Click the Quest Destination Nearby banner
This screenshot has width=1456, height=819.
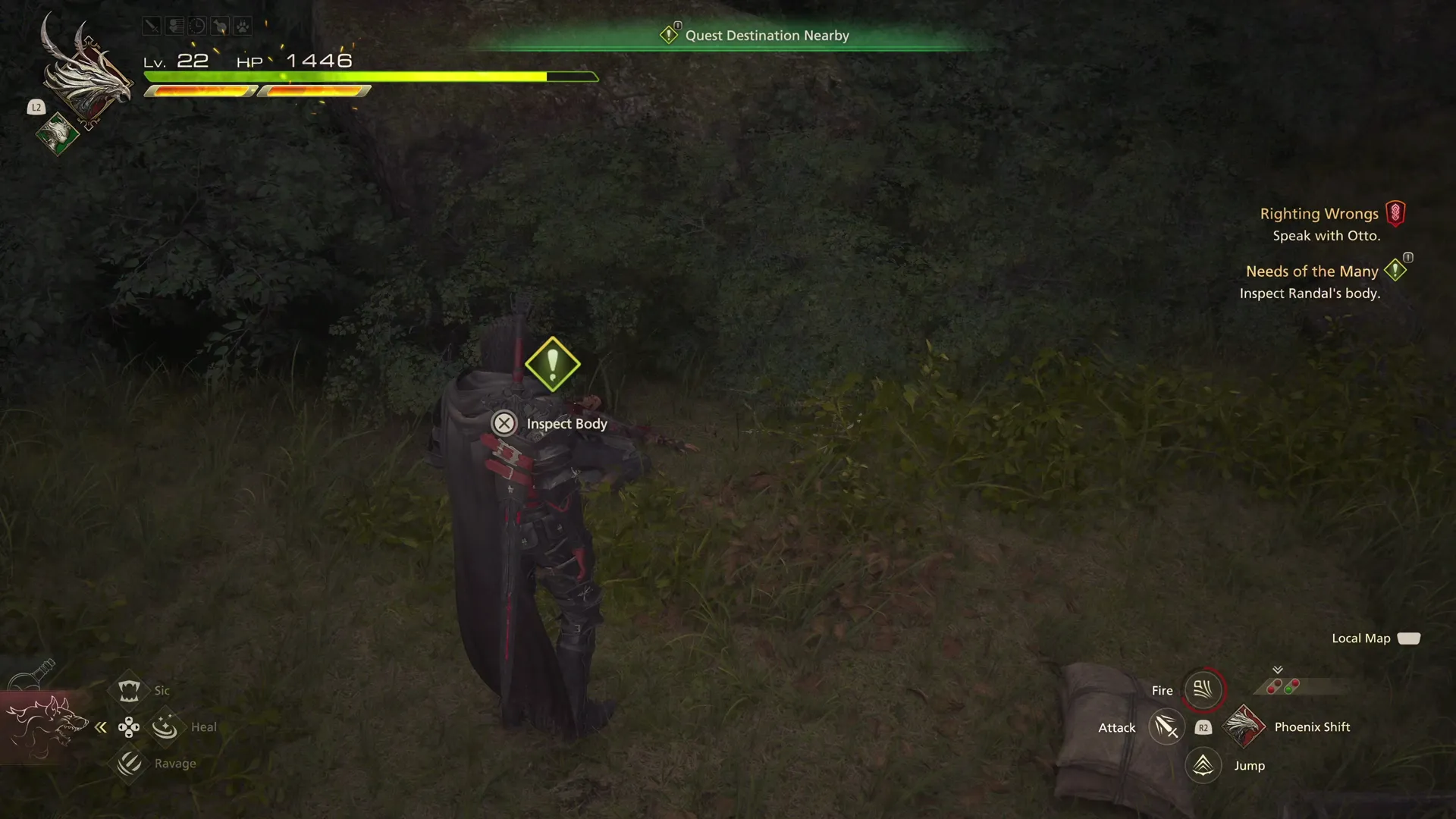[767, 35]
